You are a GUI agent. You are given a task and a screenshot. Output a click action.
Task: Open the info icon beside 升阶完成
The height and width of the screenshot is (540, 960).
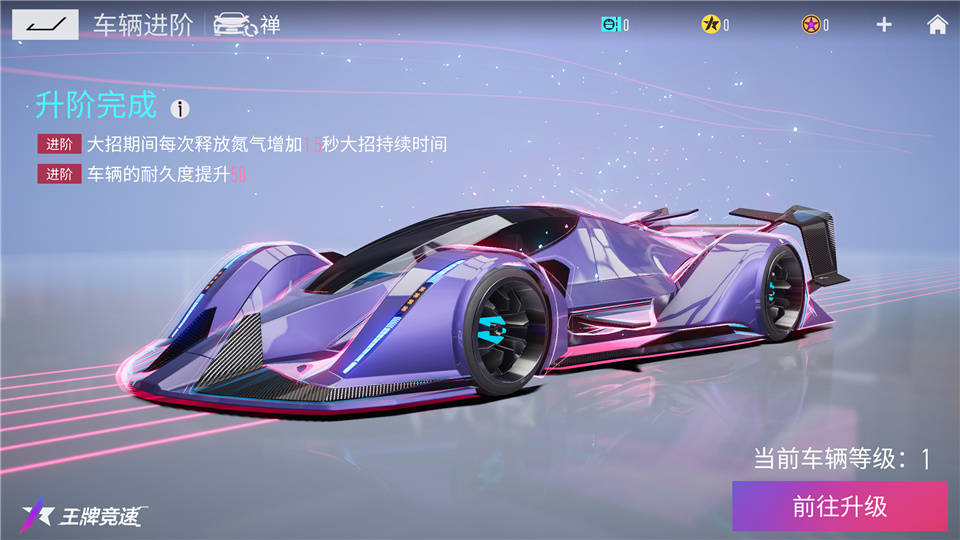click(x=180, y=108)
